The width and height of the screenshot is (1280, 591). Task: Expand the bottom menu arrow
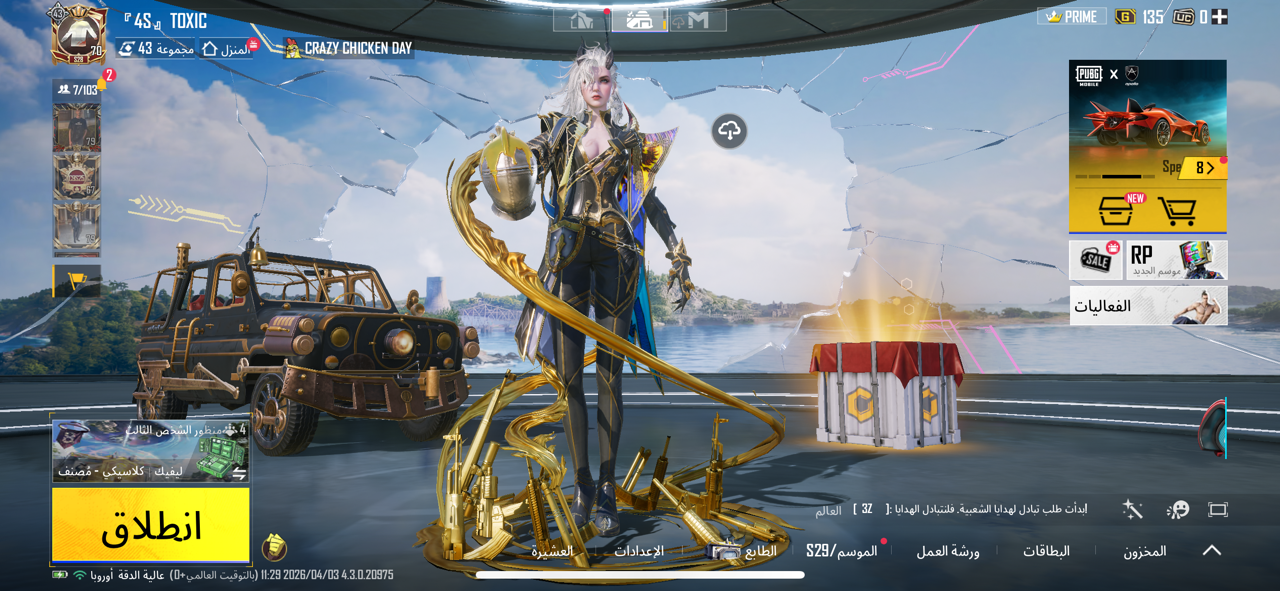1211,551
